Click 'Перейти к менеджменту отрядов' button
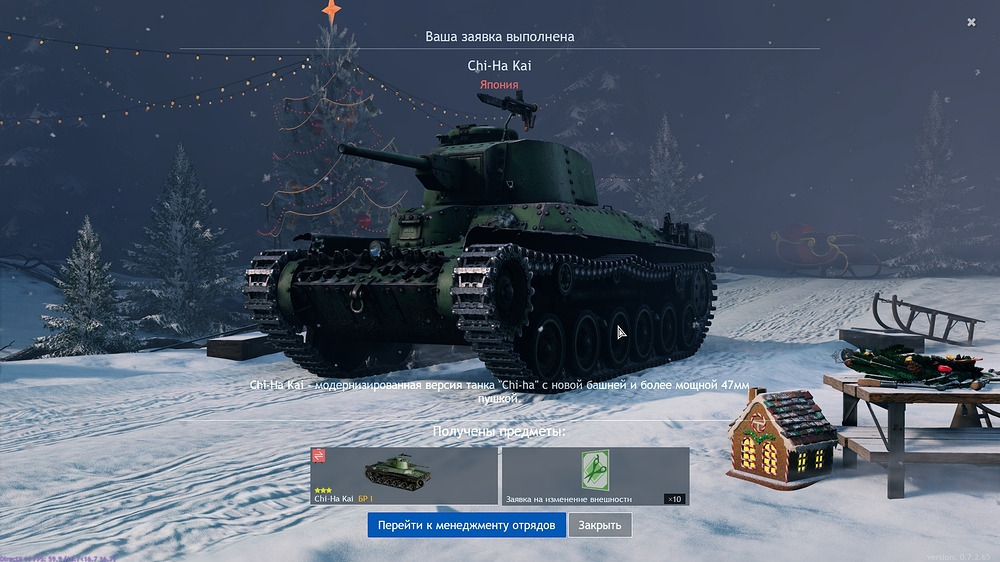 coord(466,525)
